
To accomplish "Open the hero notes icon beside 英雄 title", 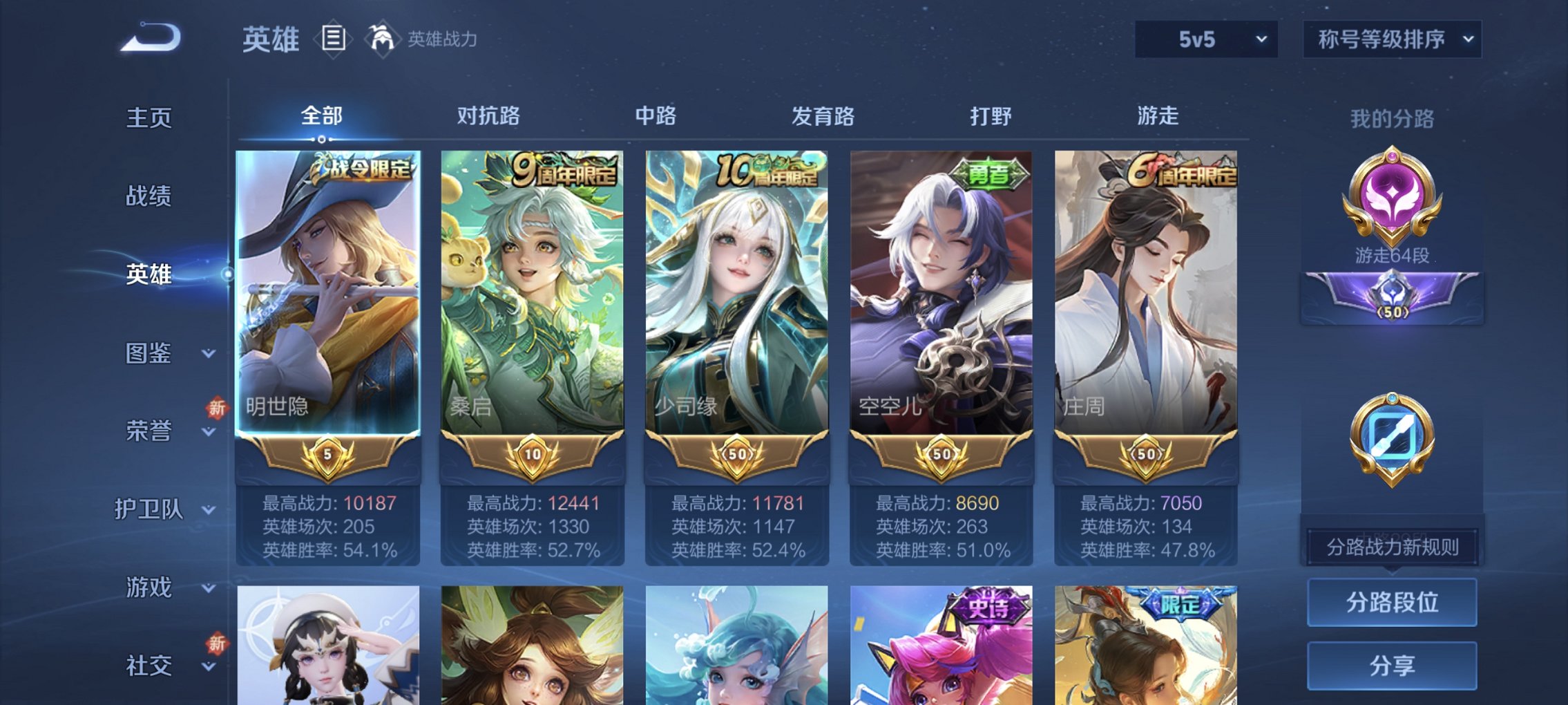I will click(x=334, y=39).
